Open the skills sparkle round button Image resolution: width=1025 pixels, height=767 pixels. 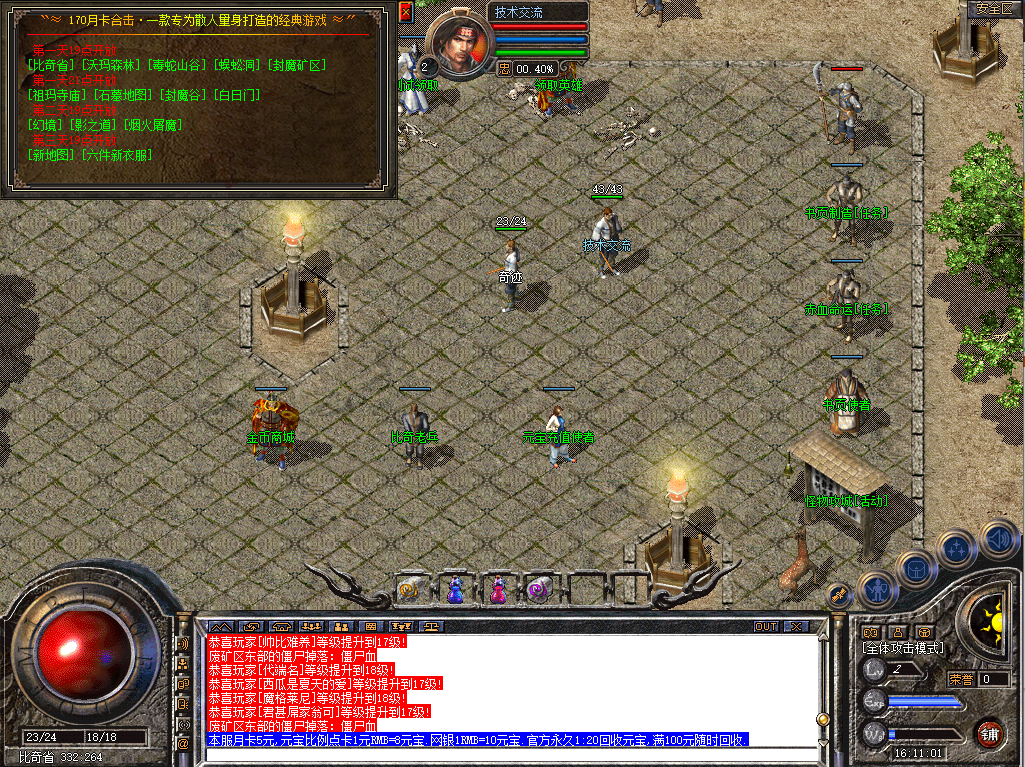pyautogui.click(x=957, y=549)
